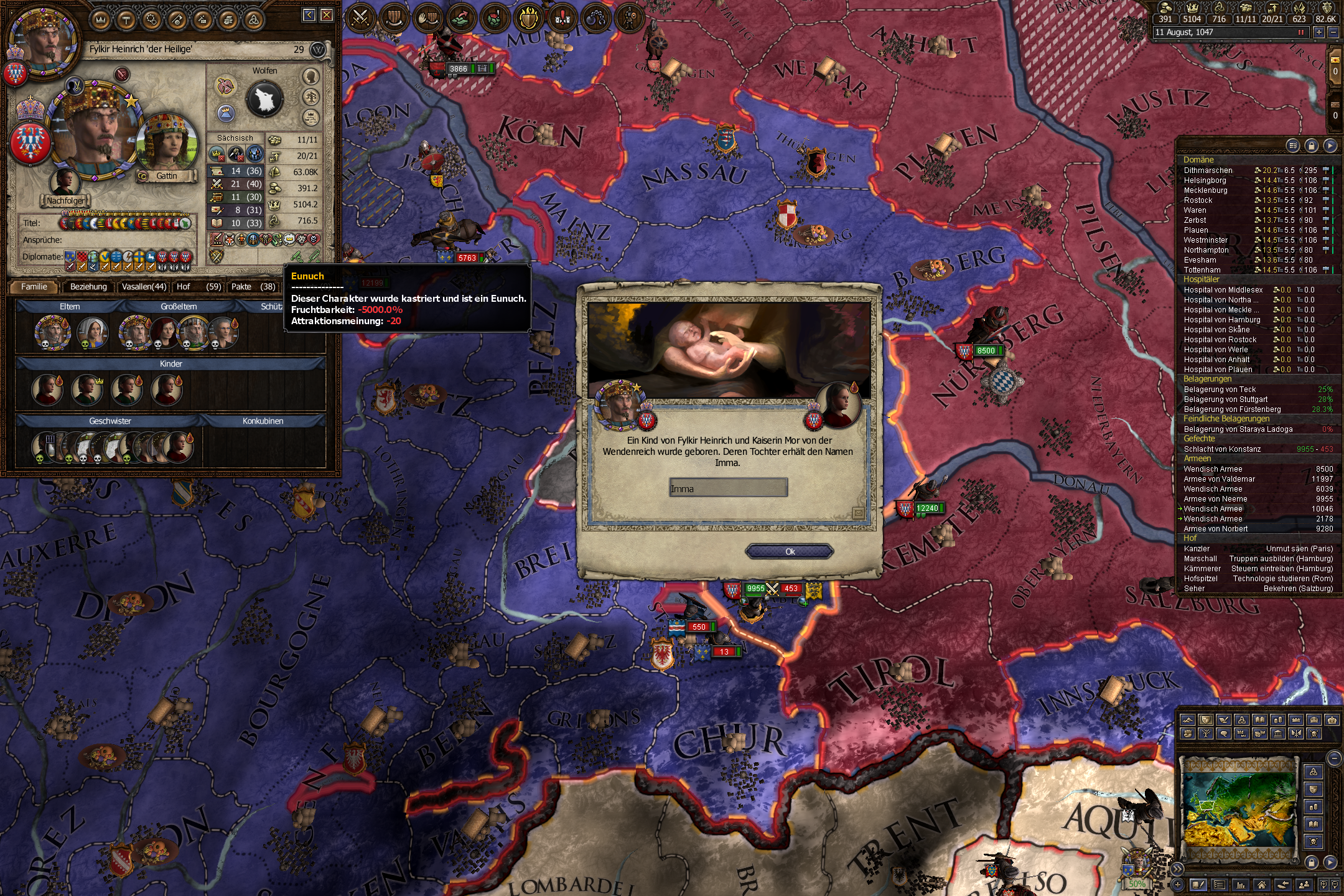Open the technology gears icon
Image resolution: width=1344 pixels, height=896 pixels.
[x=152, y=18]
